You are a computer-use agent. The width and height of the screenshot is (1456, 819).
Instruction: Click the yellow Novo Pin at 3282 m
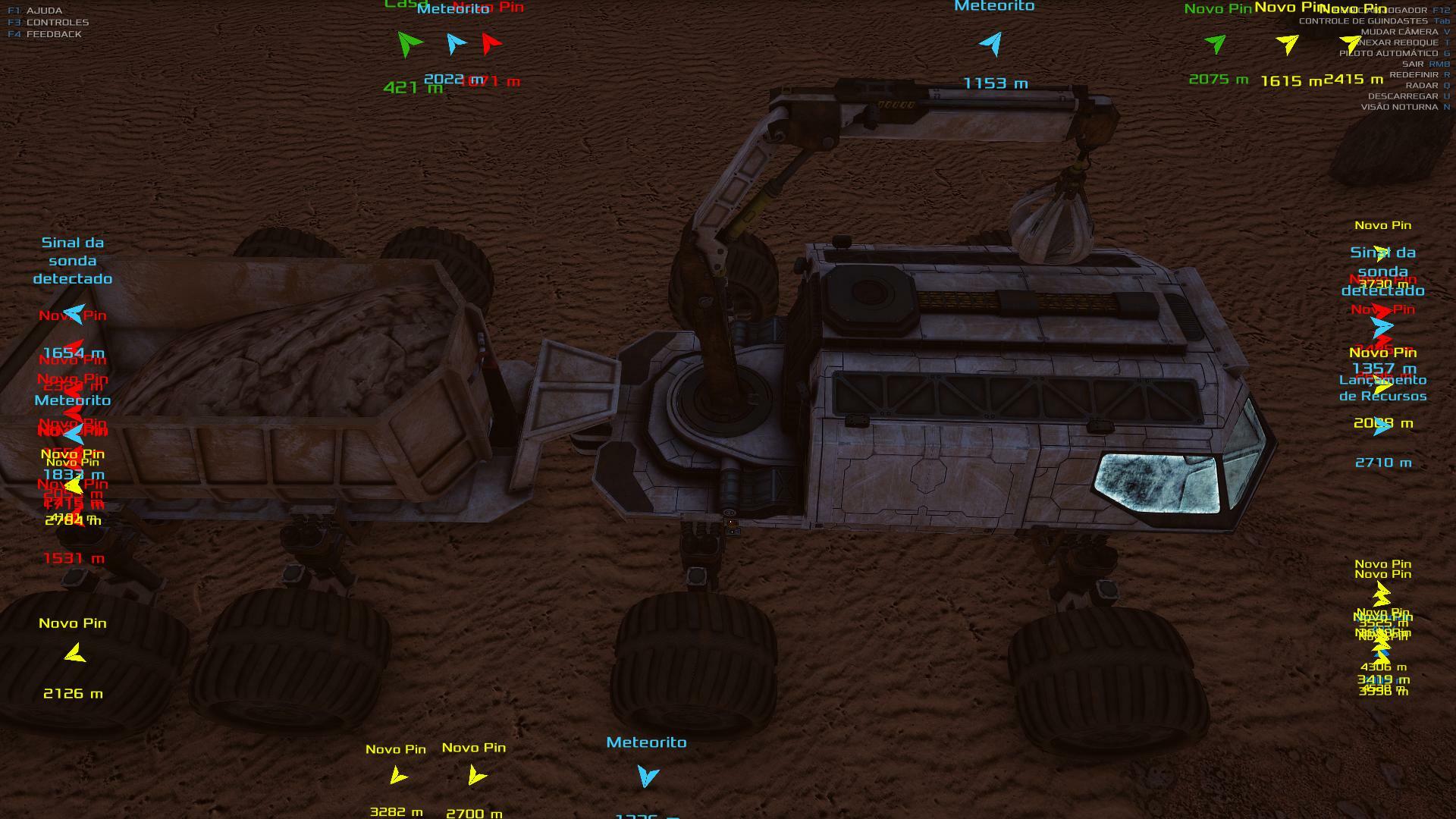[x=397, y=776]
